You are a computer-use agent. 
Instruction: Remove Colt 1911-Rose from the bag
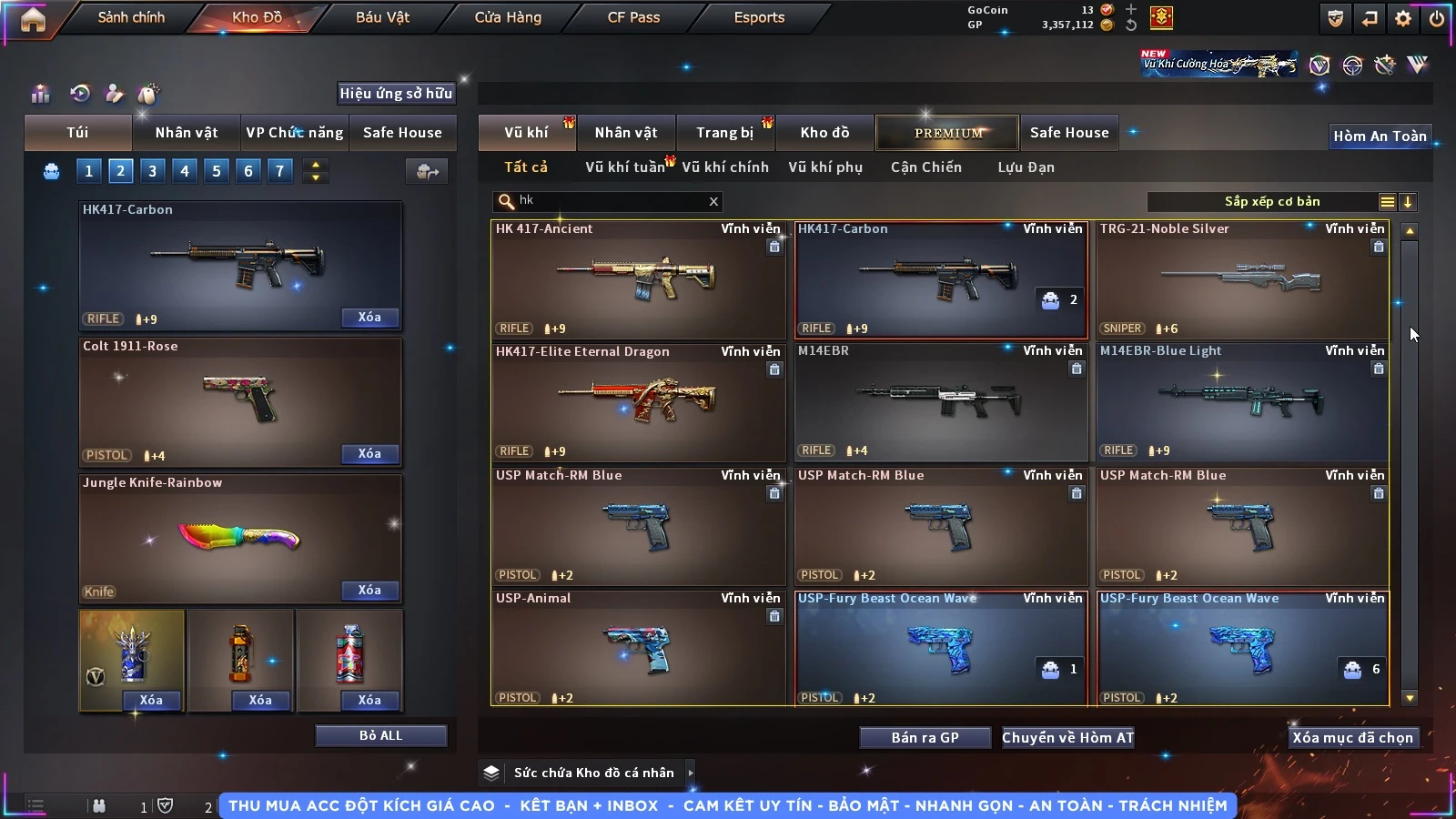point(369,454)
